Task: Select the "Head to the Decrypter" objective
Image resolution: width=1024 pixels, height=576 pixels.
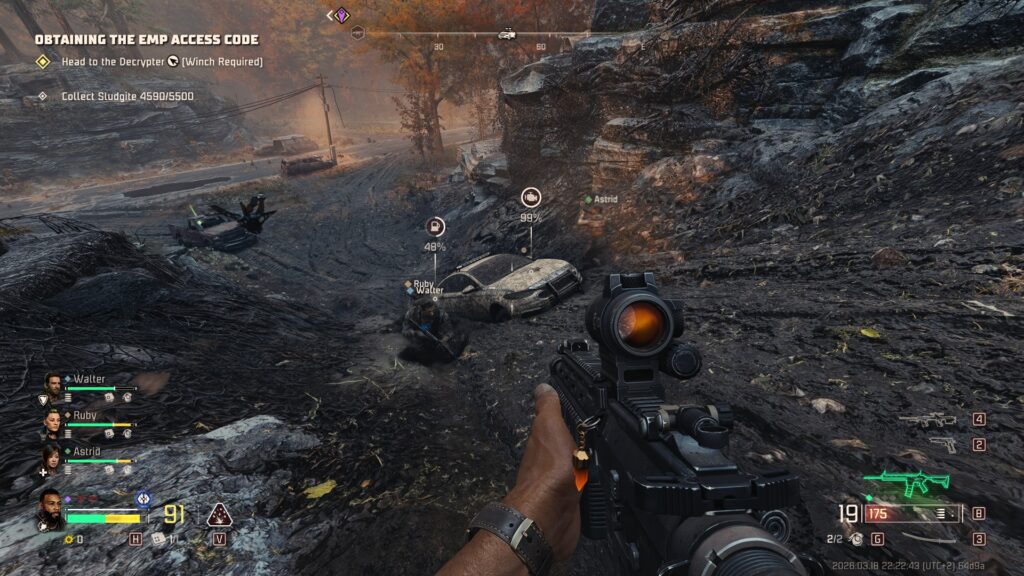Action: (x=148, y=62)
